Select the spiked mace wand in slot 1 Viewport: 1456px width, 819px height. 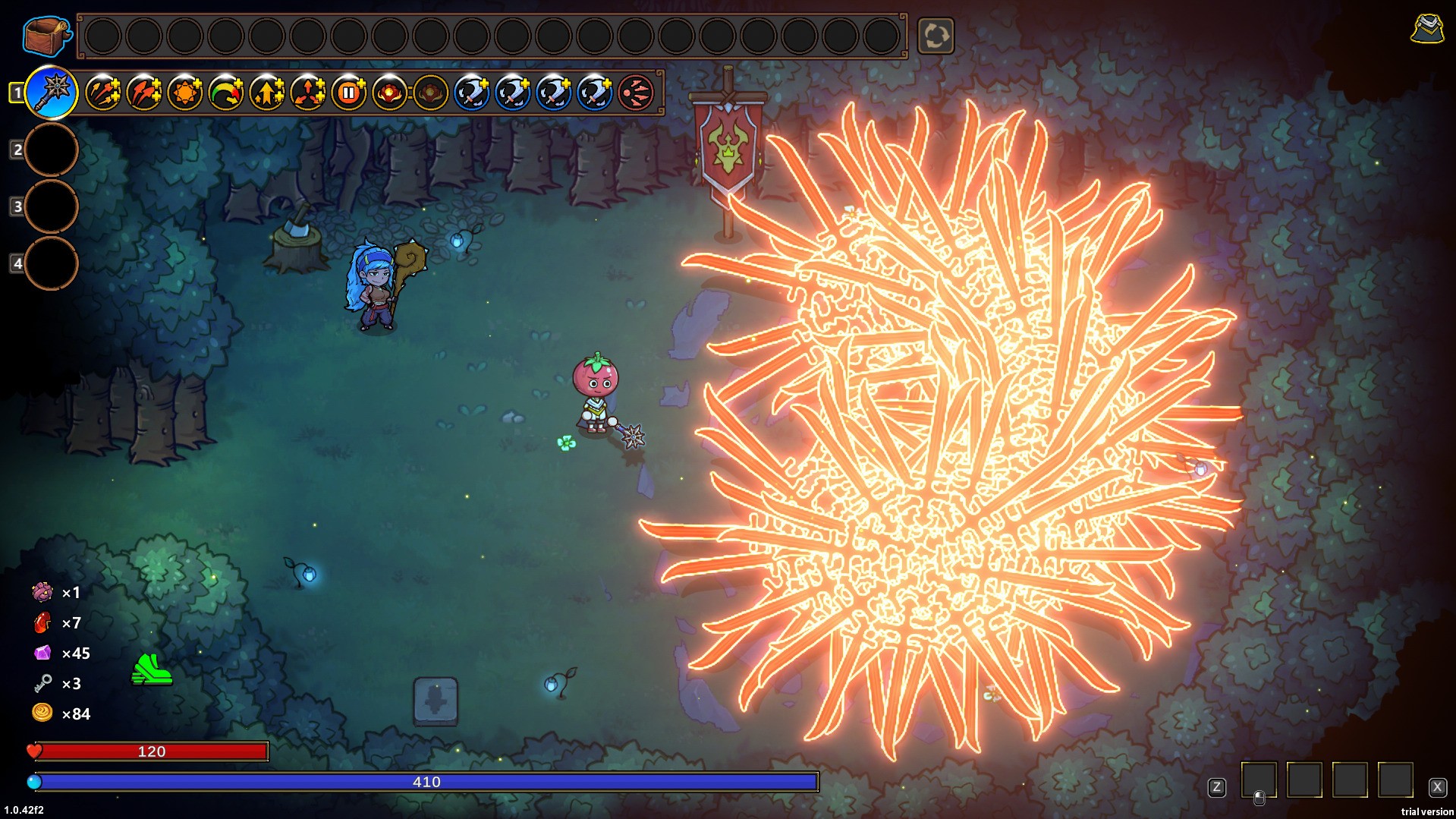52,93
